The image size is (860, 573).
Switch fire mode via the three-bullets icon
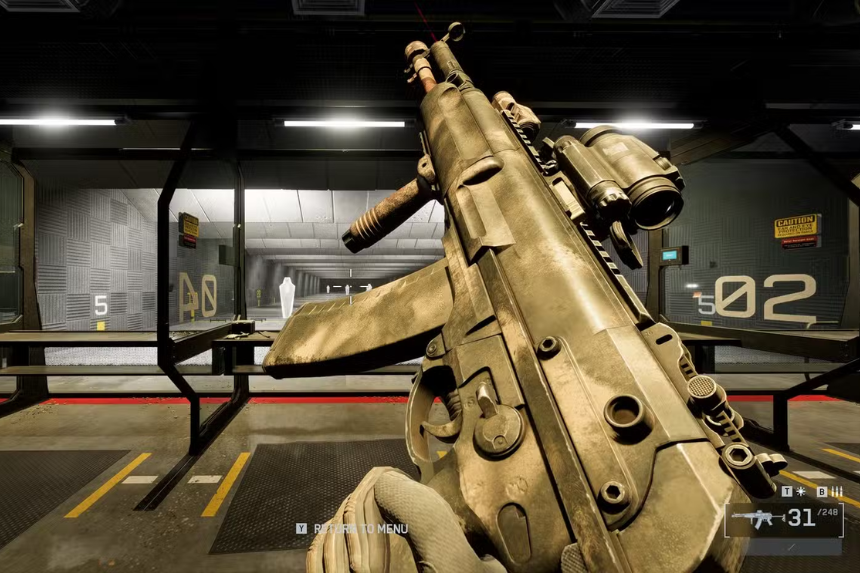837,492
